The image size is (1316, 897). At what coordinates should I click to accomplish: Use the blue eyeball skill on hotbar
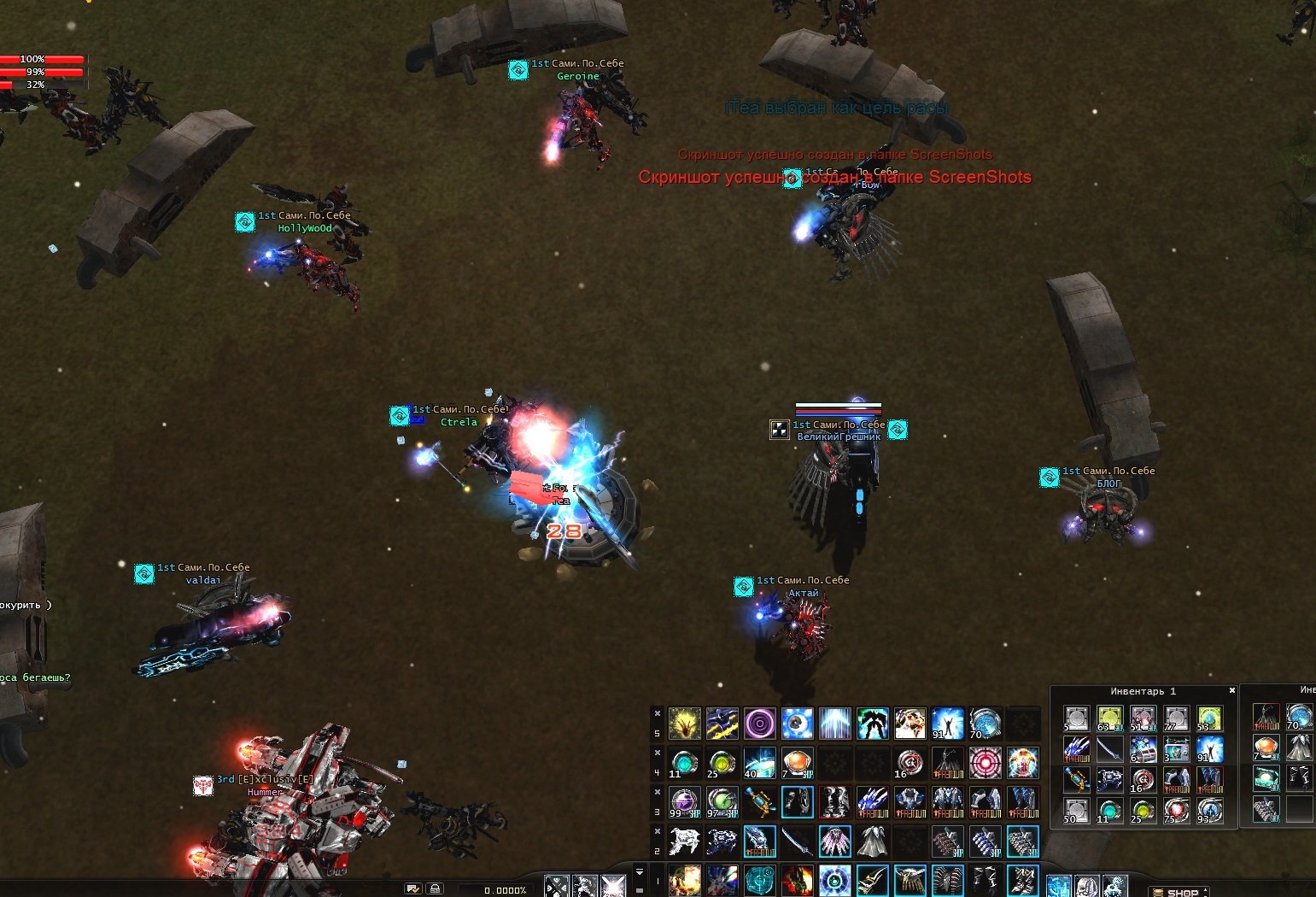coord(797,724)
